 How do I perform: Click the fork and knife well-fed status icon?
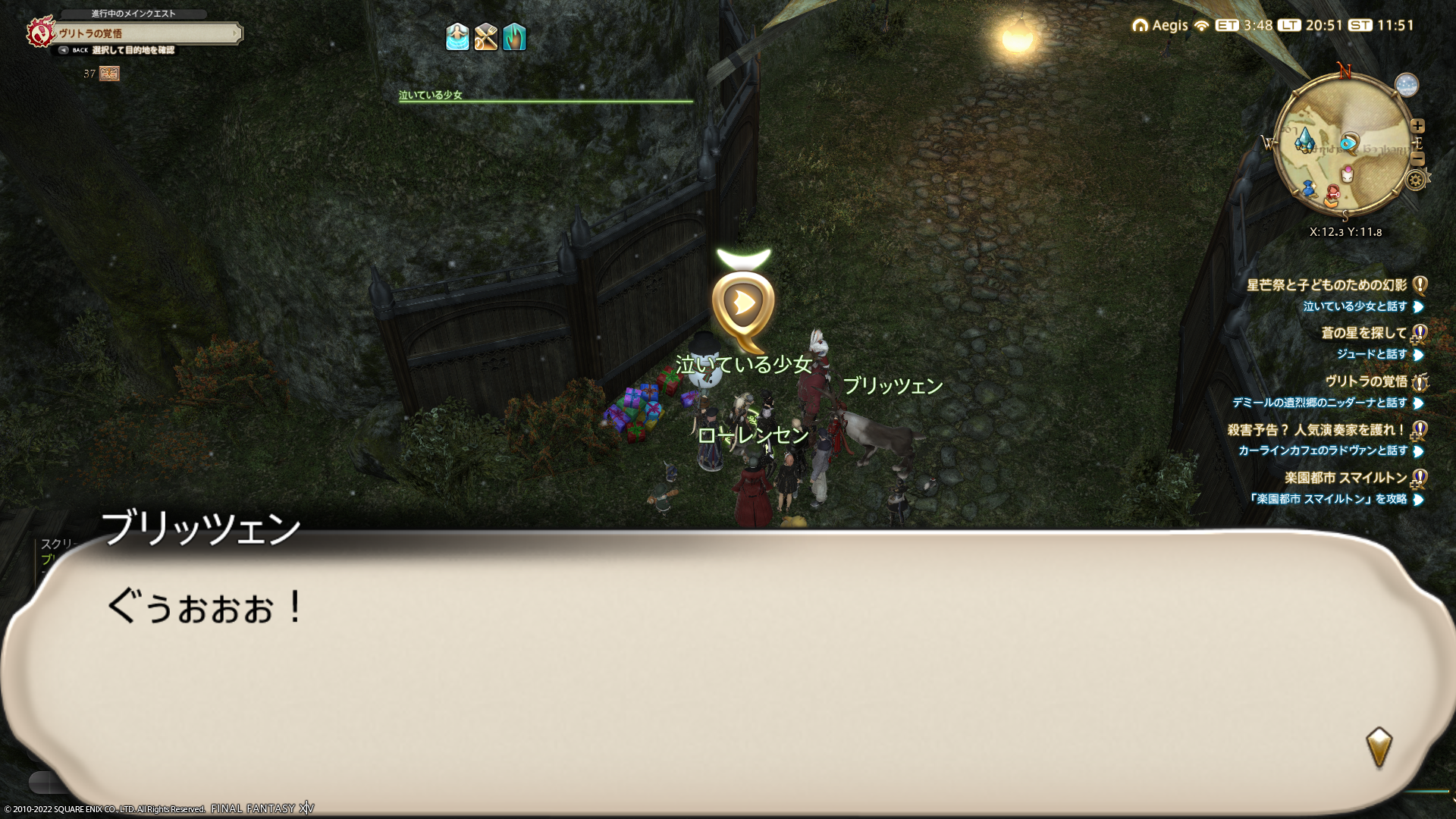[485, 36]
